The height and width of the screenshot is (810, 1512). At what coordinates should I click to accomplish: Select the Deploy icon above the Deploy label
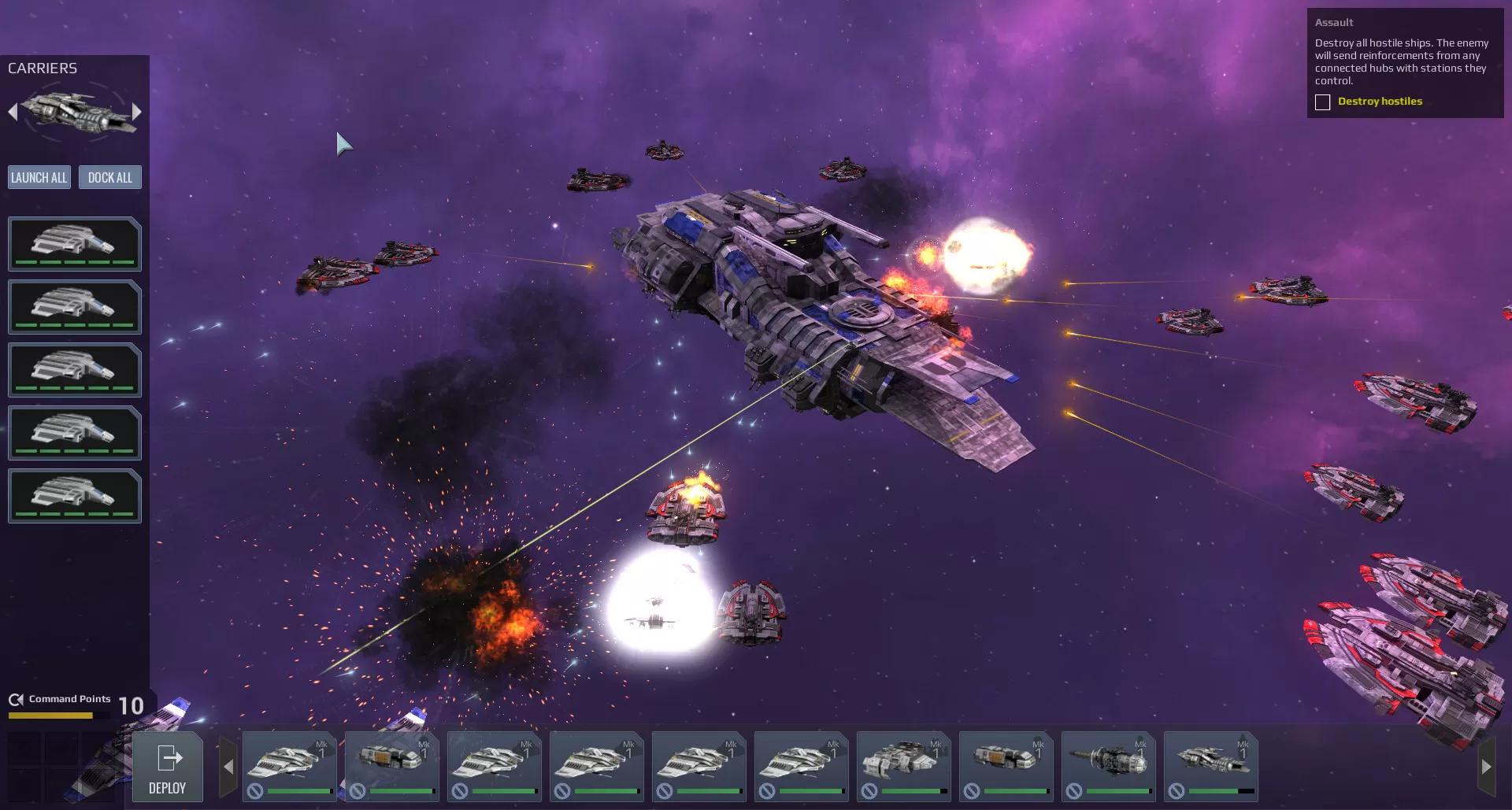tap(168, 758)
